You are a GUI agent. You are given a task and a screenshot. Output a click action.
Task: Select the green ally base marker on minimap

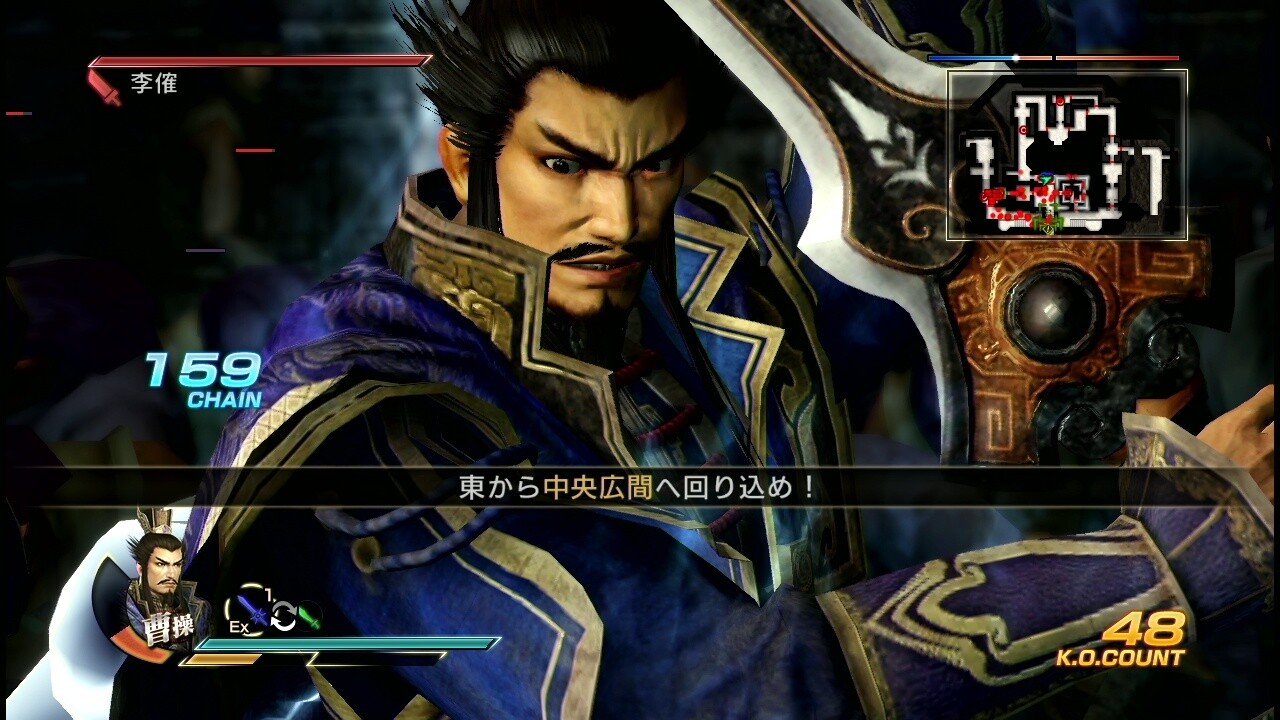pyautogui.click(x=1047, y=218)
